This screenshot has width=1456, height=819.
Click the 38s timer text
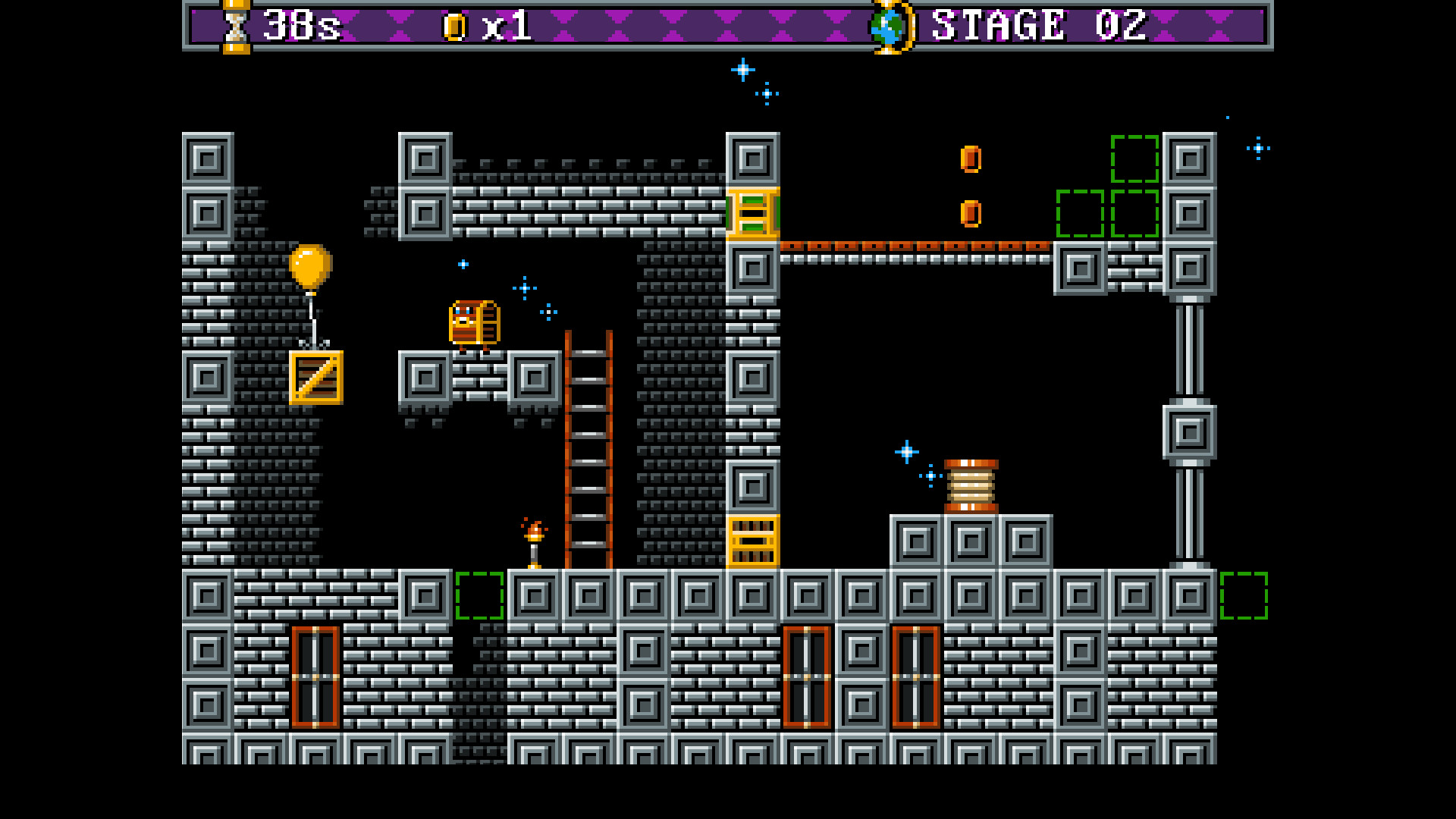click(301, 25)
